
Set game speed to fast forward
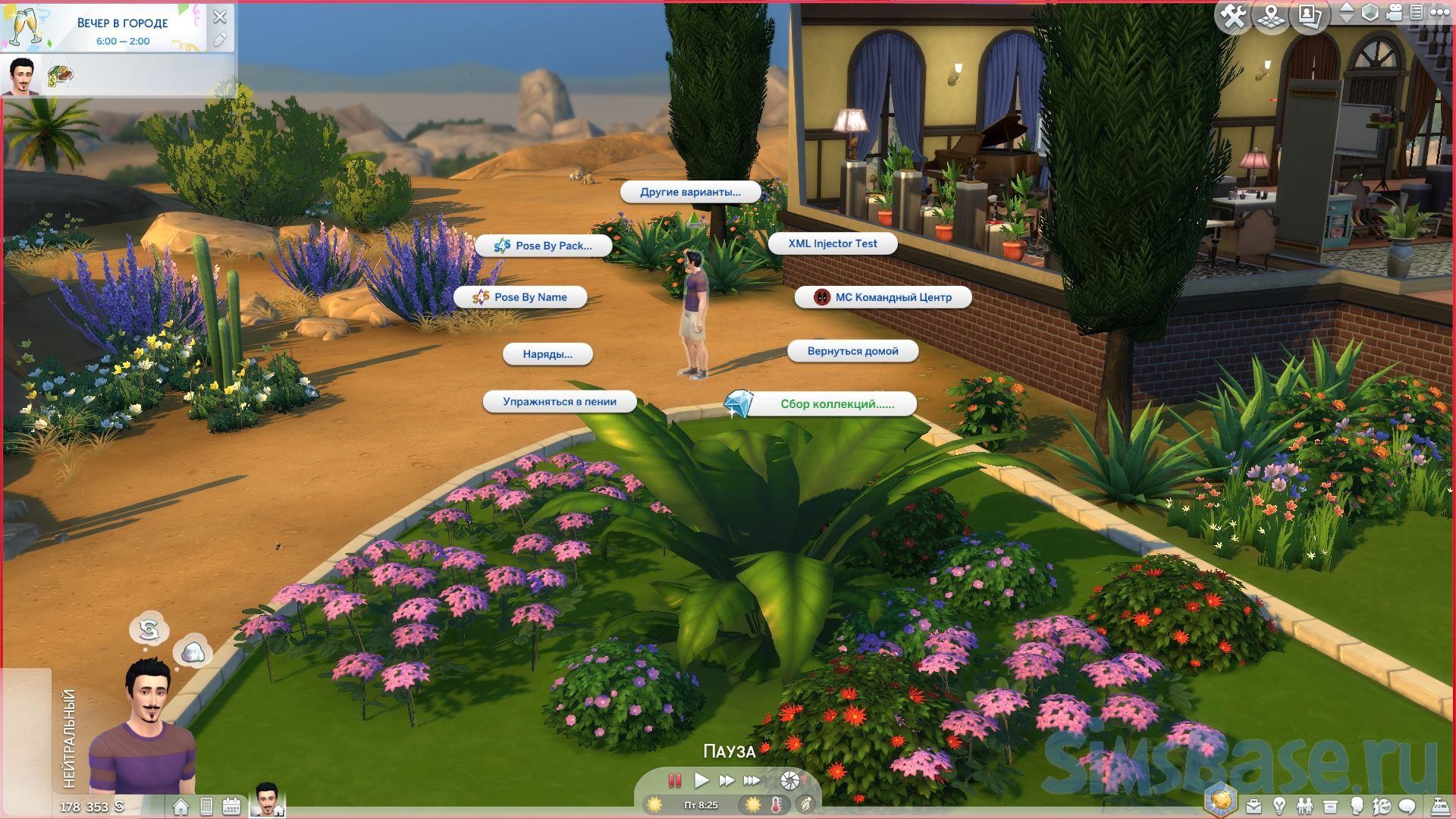click(726, 780)
